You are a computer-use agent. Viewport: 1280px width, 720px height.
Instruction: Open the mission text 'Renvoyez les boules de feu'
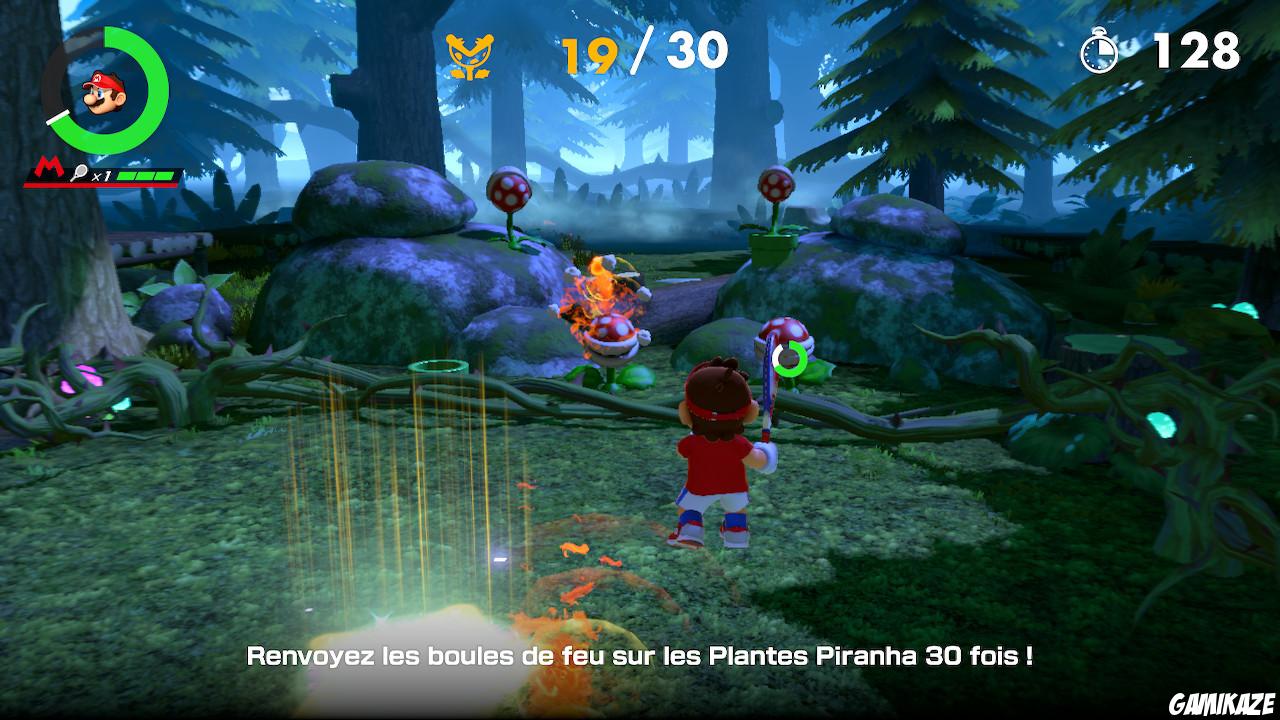point(640,657)
